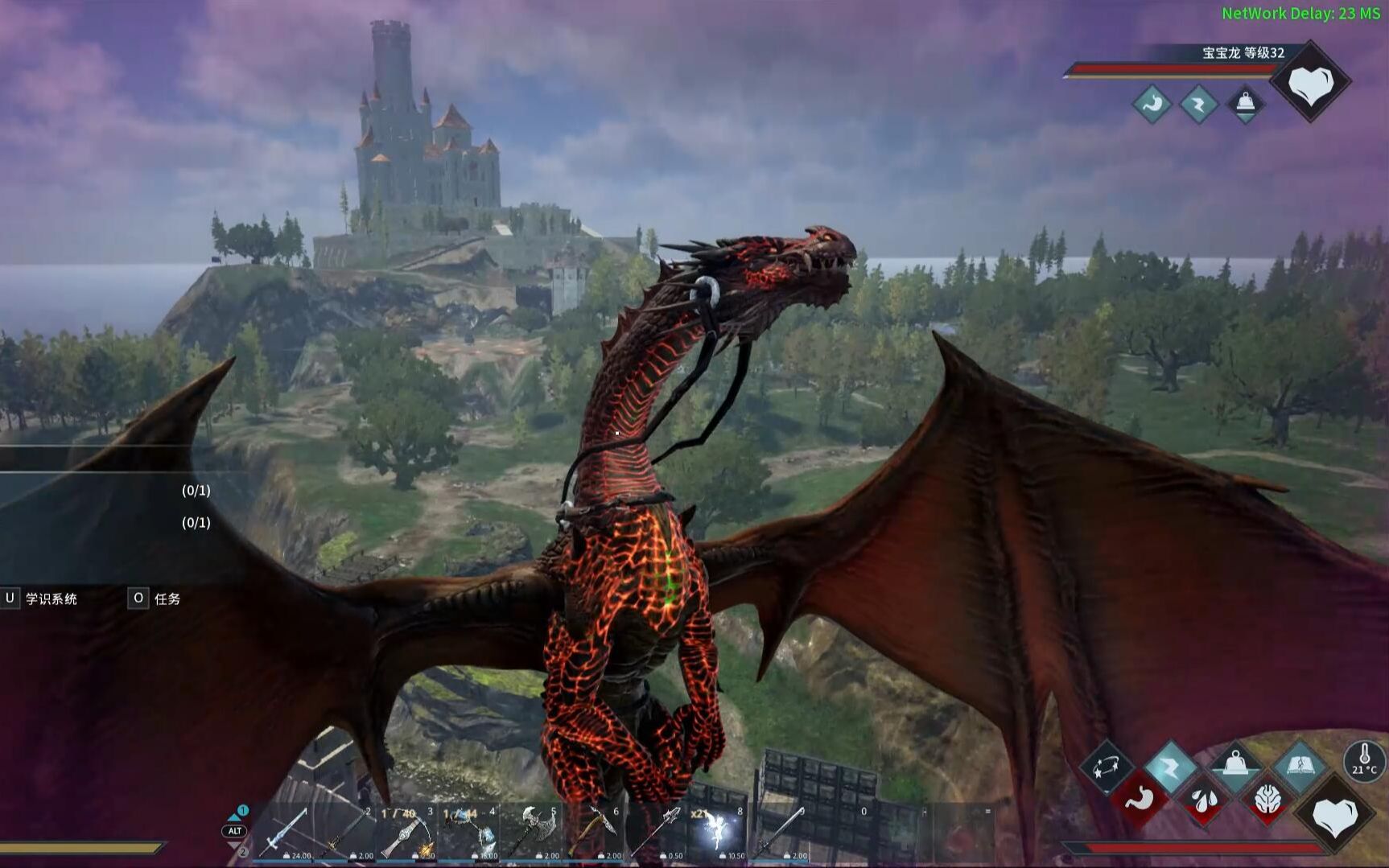
Task: Select the baby dragon's heart icon
Action: click(1310, 83)
